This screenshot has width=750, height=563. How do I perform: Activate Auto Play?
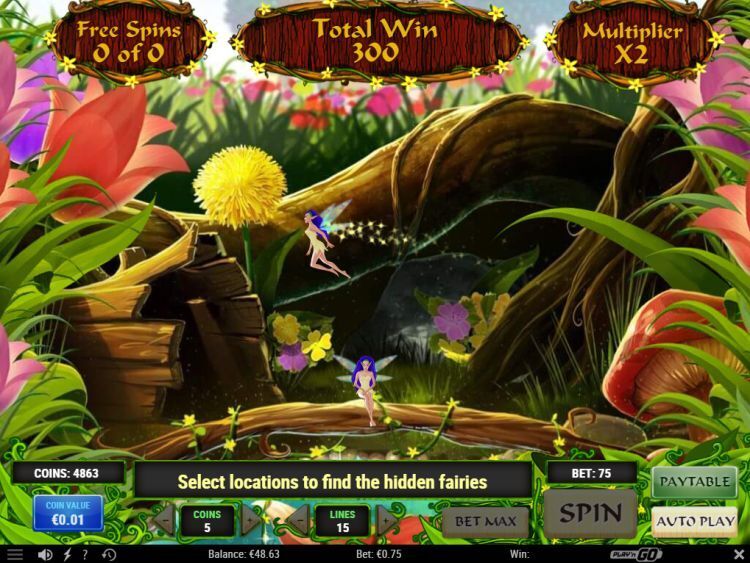point(694,521)
